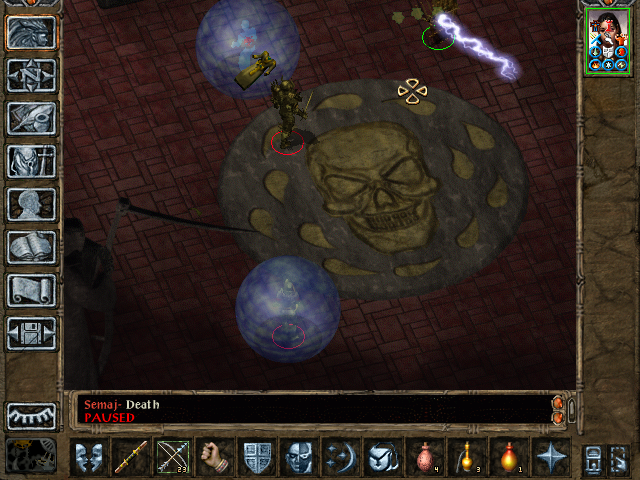Equip the bow with 23 arrows
This screenshot has width=640, height=480.
pyautogui.click(x=173, y=457)
